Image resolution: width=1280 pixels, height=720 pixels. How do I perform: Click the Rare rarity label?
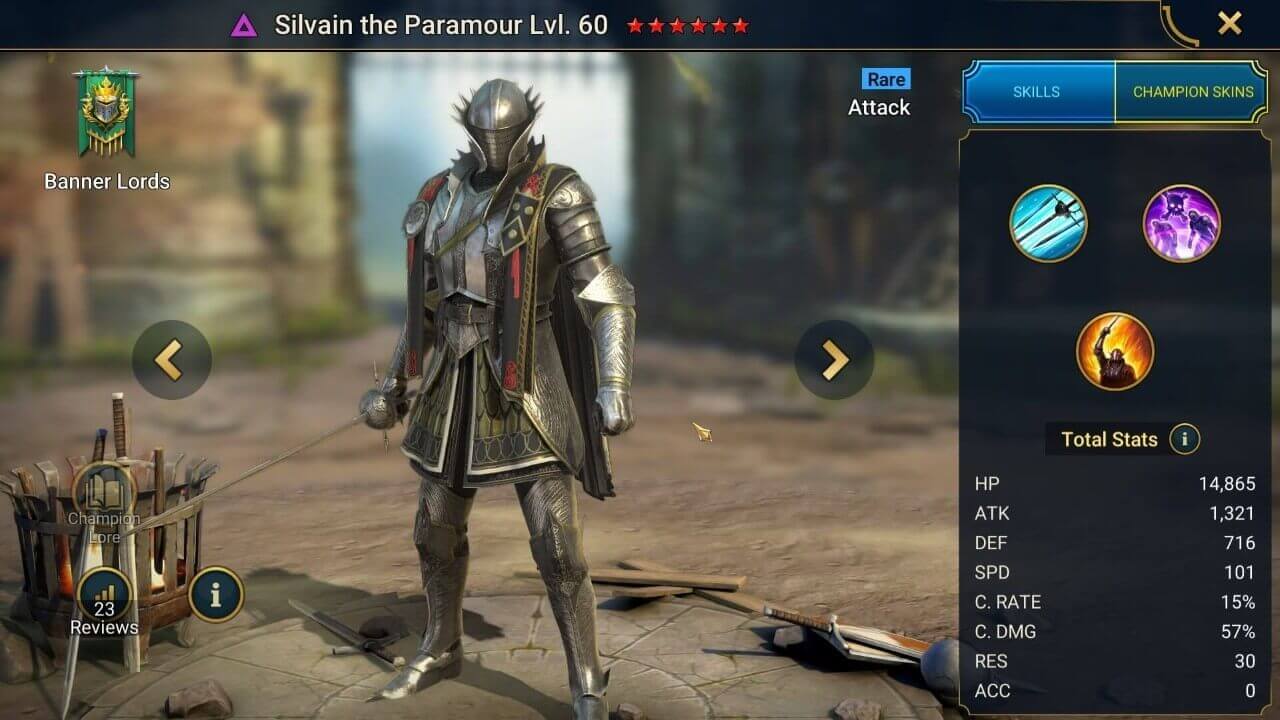884,79
